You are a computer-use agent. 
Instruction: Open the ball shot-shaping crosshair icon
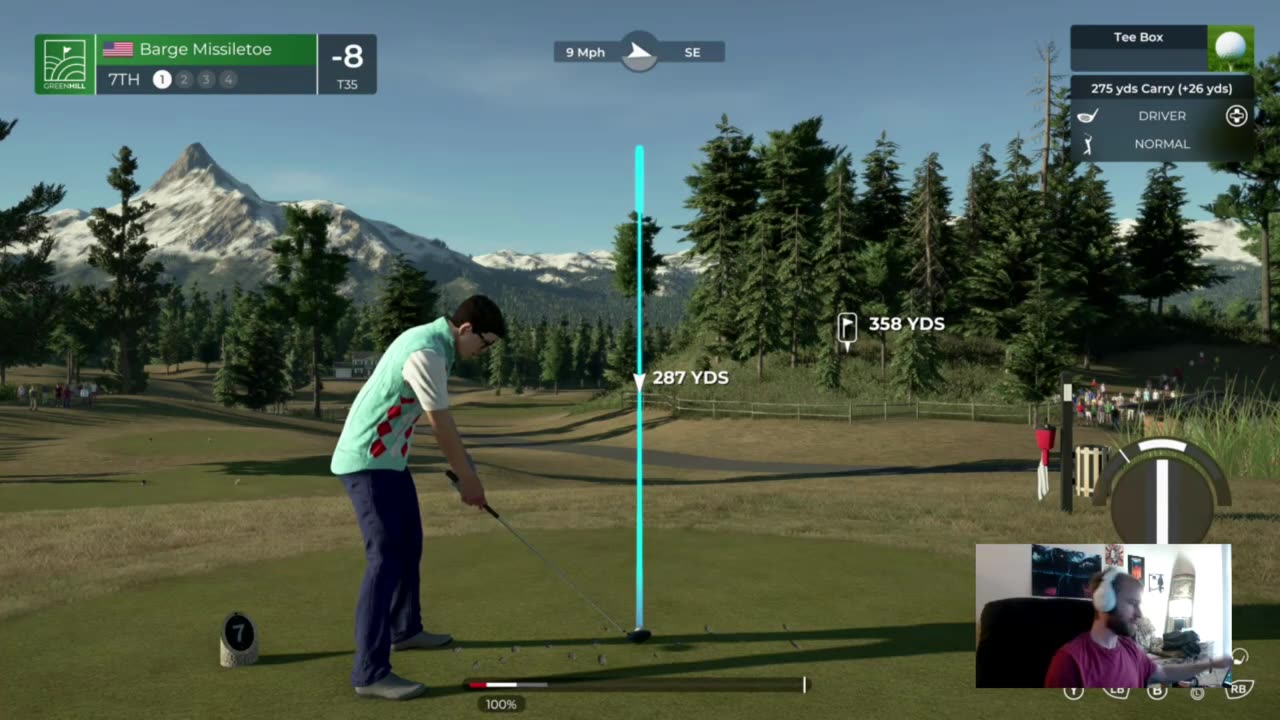1237,116
